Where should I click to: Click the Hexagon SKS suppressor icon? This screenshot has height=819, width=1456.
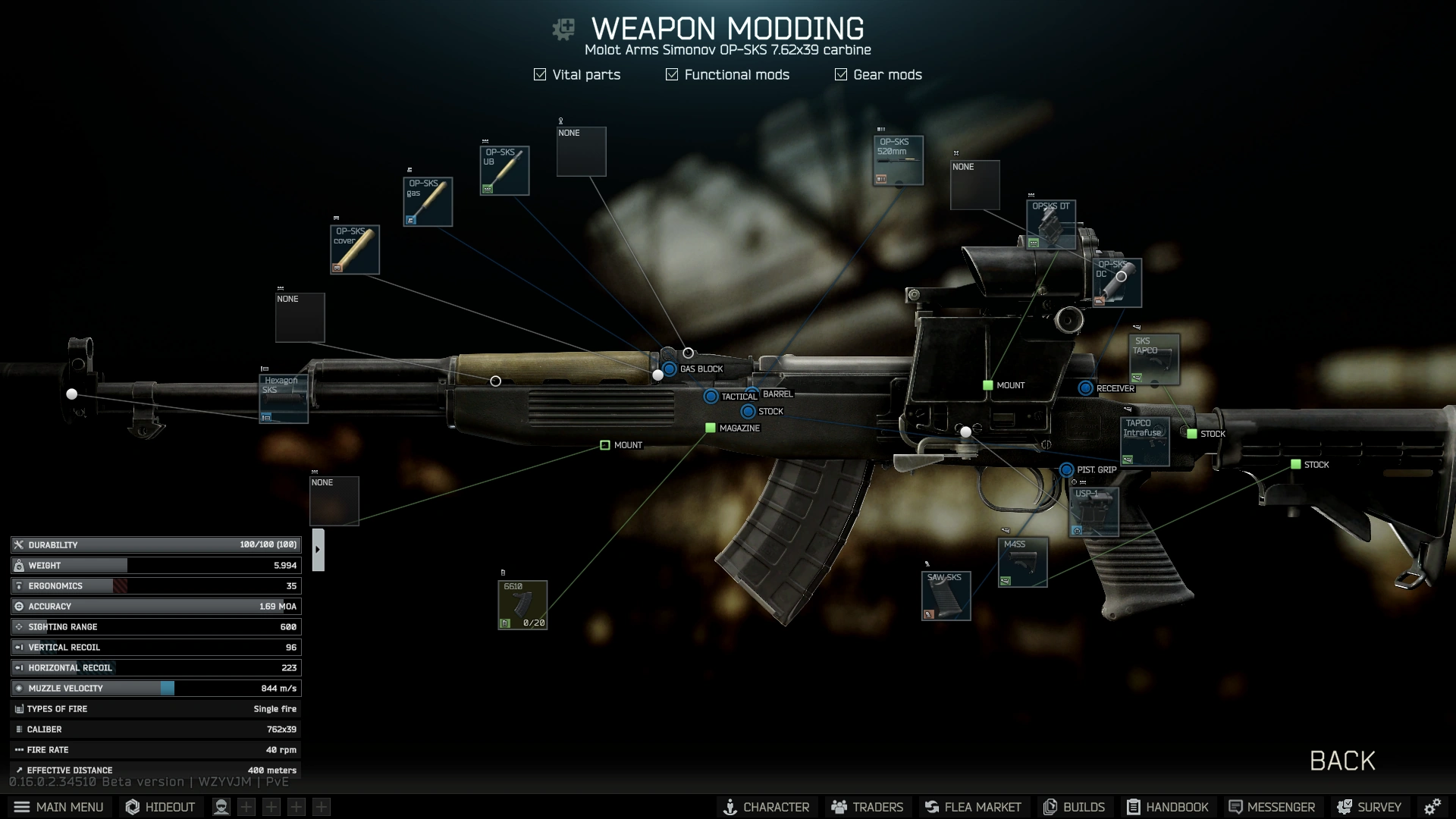(283, 397)
